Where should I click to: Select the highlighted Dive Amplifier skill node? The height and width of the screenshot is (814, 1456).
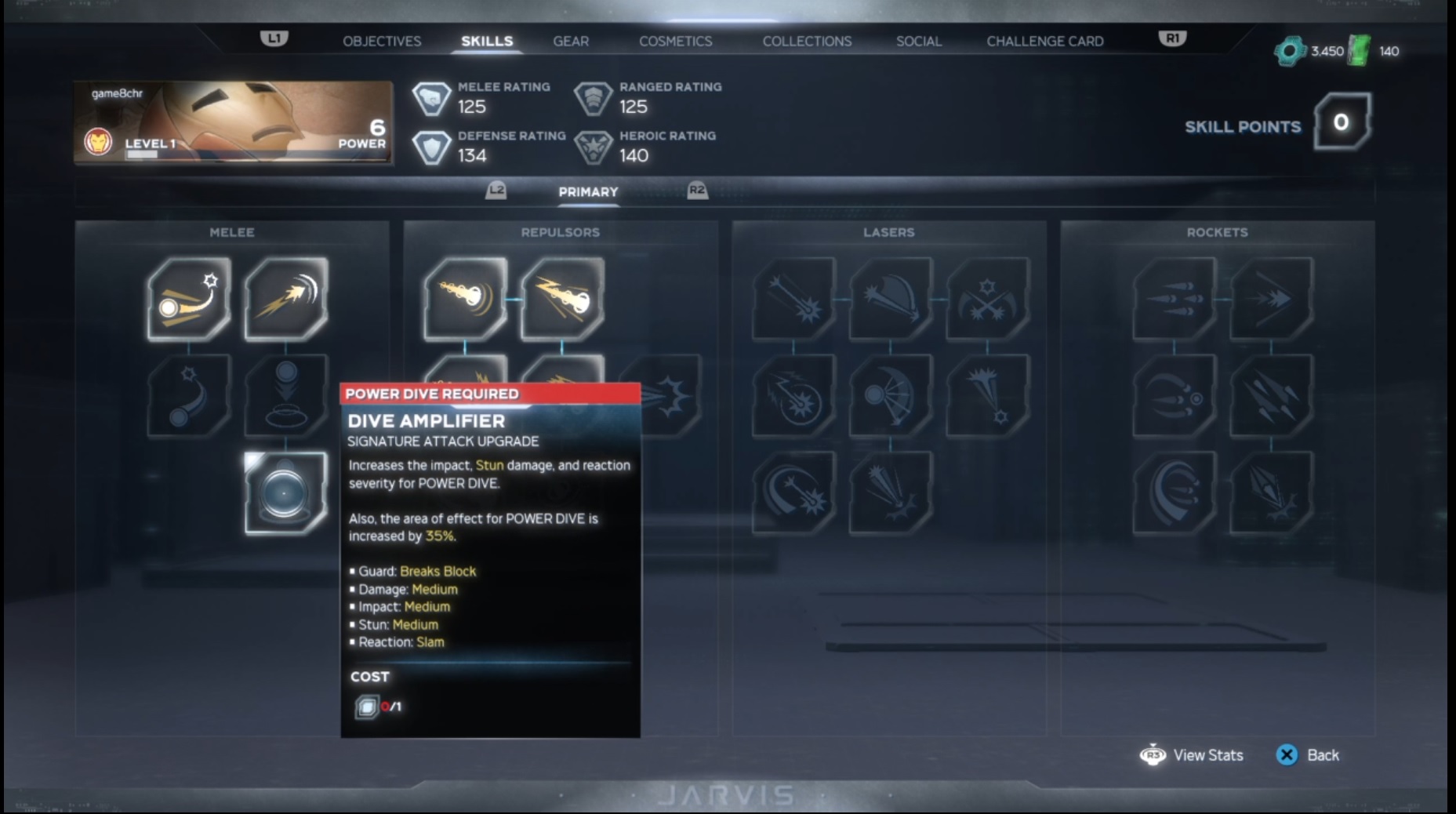(x=285, y=494)
